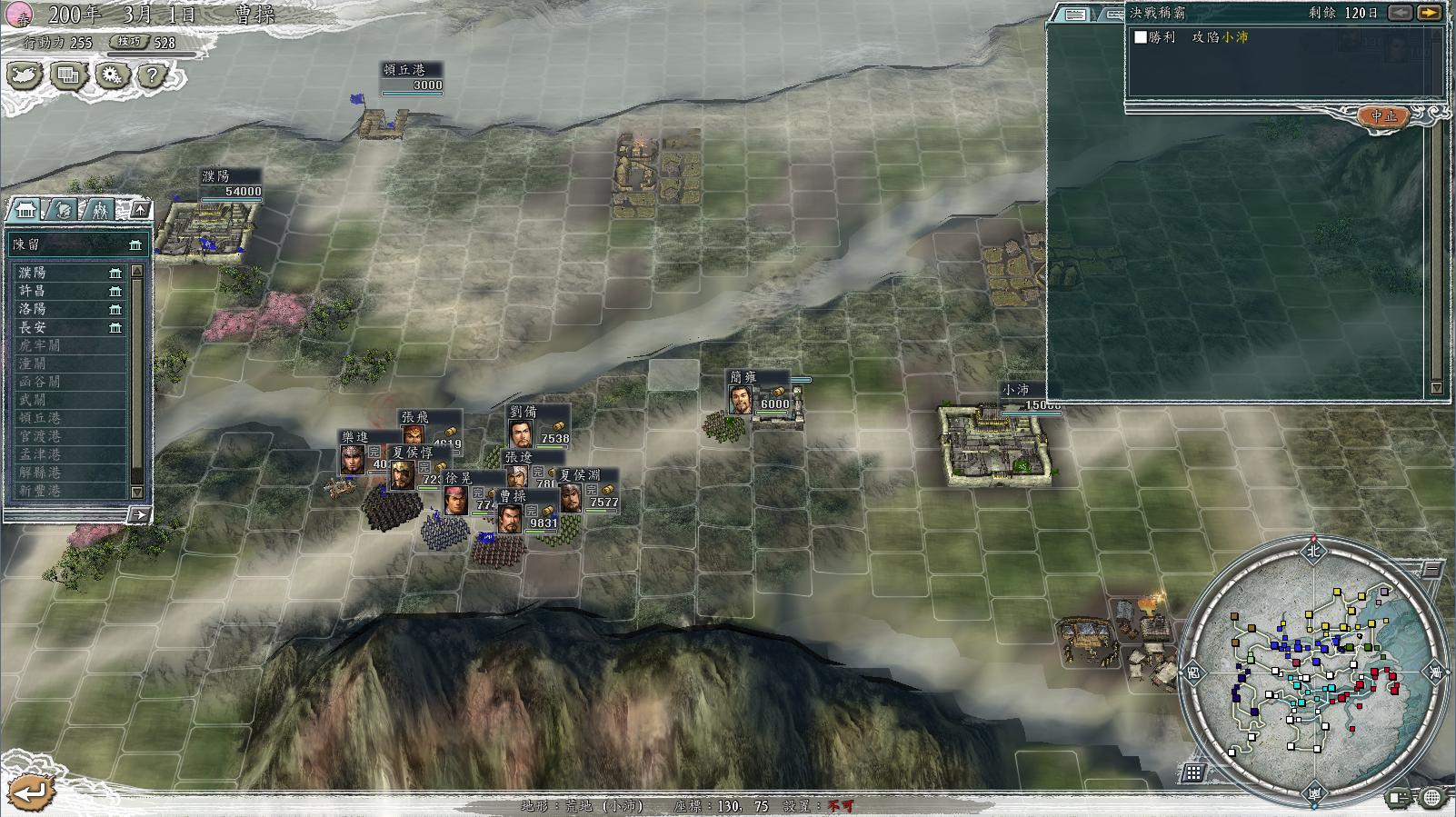1456x817 pixels.
Task: Click the return arrow button
Action: [29, 792]
